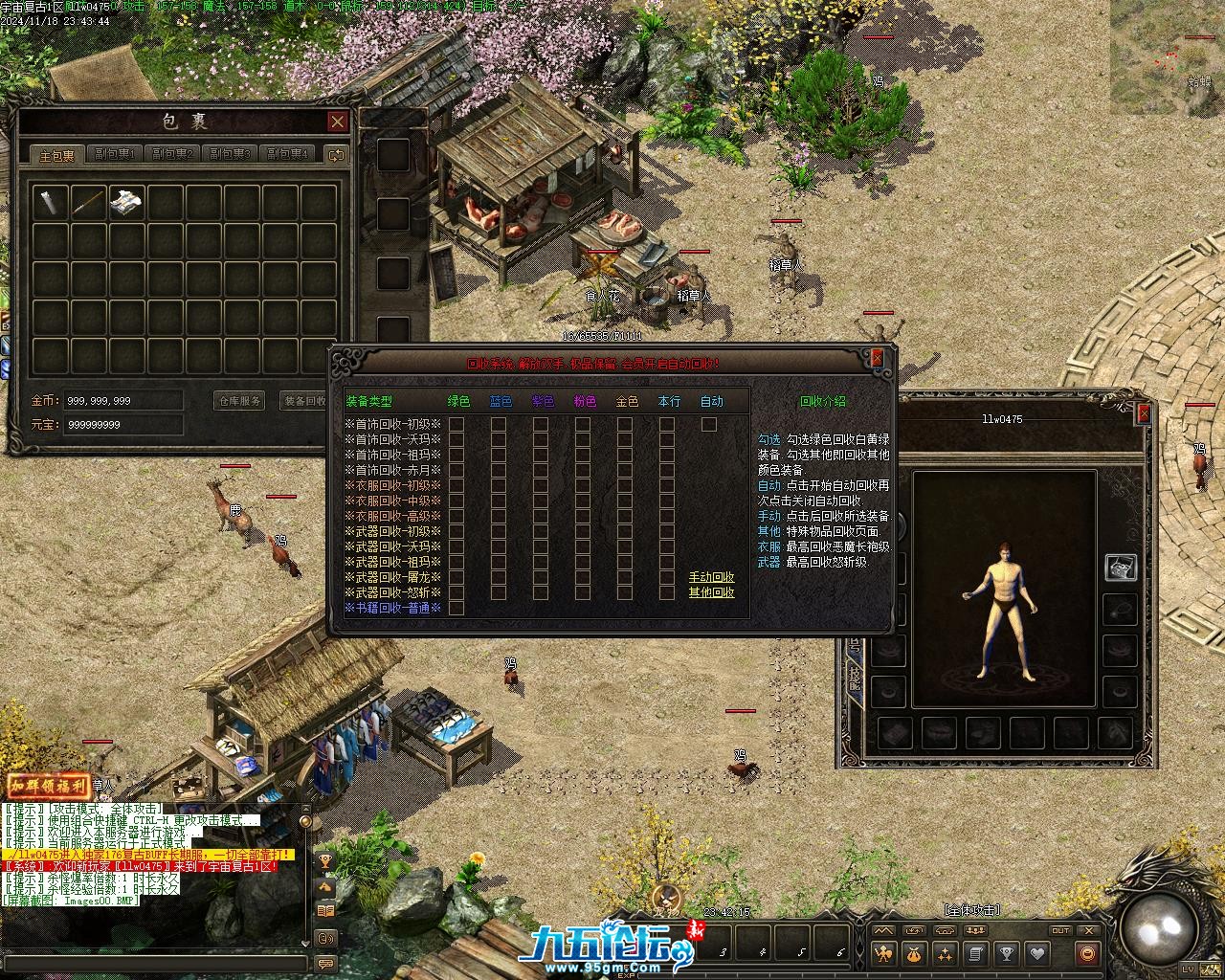Click the OUT button on the bottom bar
Screen dimensions: 1225x980
[x=1060, y=930]
